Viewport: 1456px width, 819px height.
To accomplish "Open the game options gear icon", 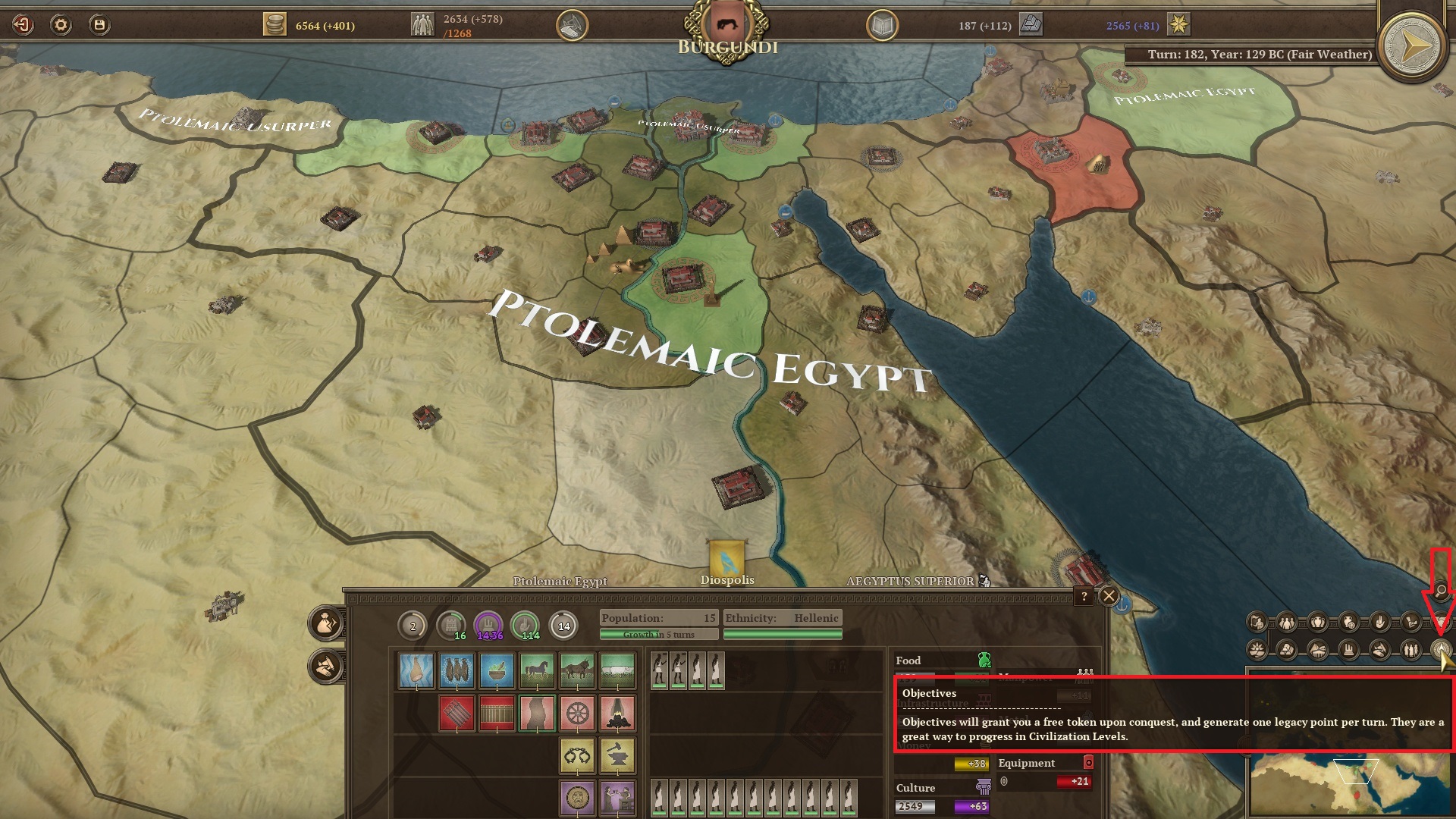I will point(61,23).
